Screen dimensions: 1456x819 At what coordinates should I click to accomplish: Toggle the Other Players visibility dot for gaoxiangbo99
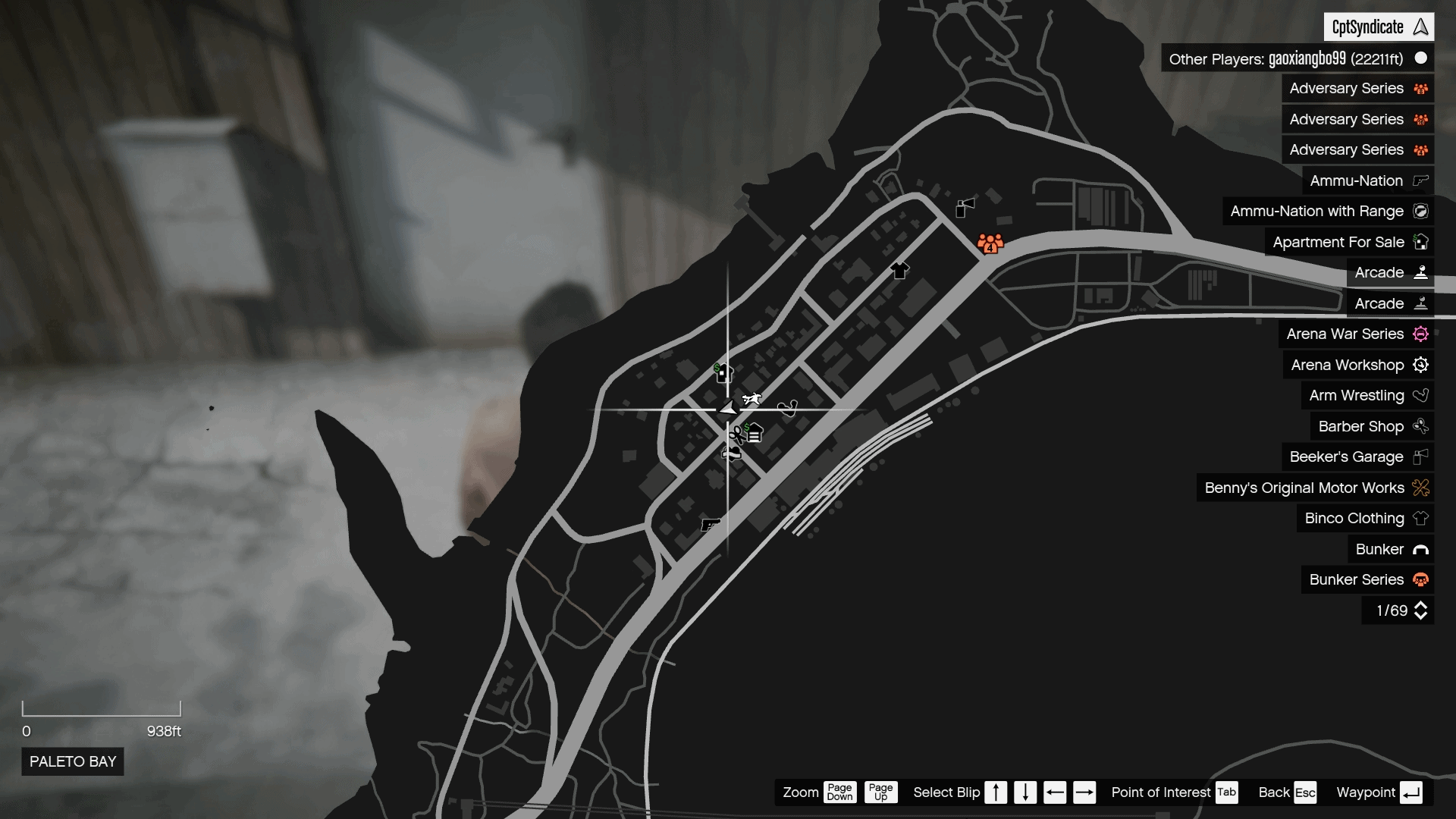tap(1421, 58)
